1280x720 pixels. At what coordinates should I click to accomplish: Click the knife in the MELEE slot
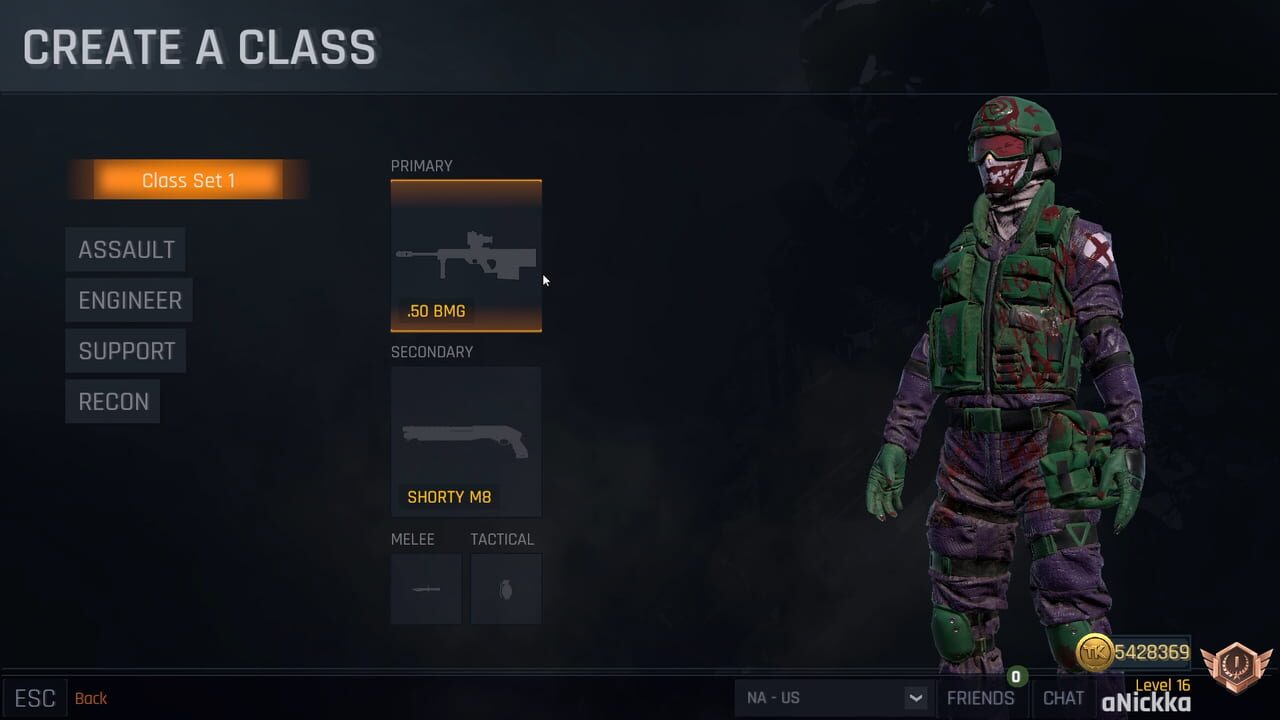(x=425, y=589)
